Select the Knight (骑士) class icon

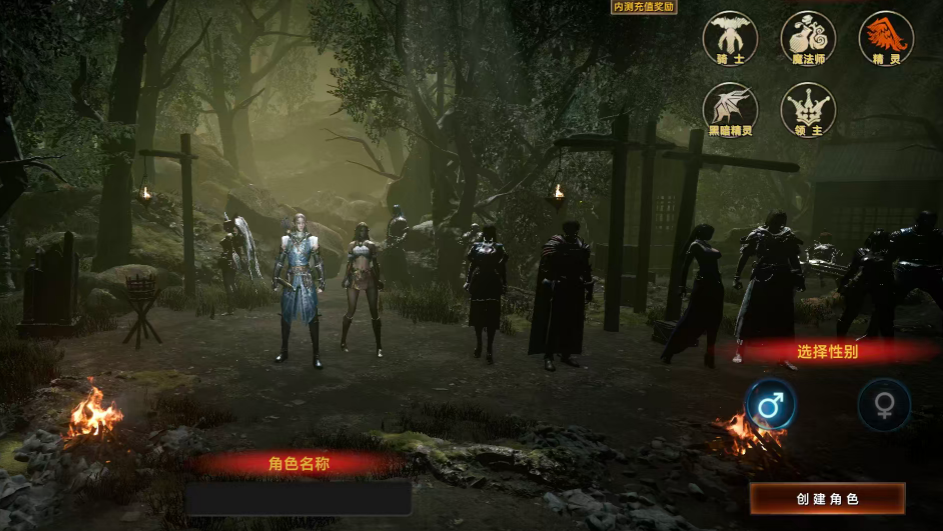tap(730, 37)
